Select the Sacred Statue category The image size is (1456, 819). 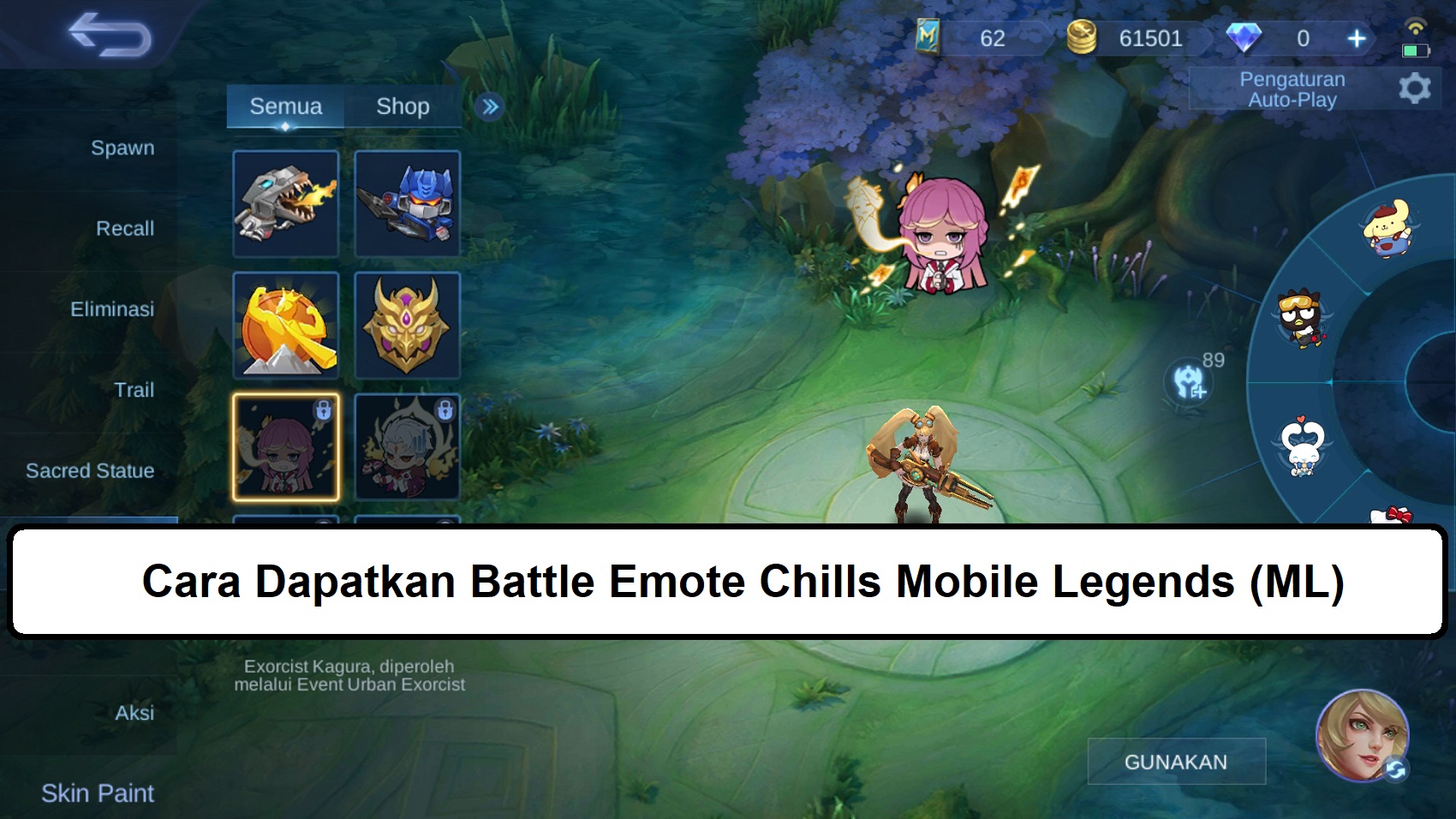click(91, 470)
